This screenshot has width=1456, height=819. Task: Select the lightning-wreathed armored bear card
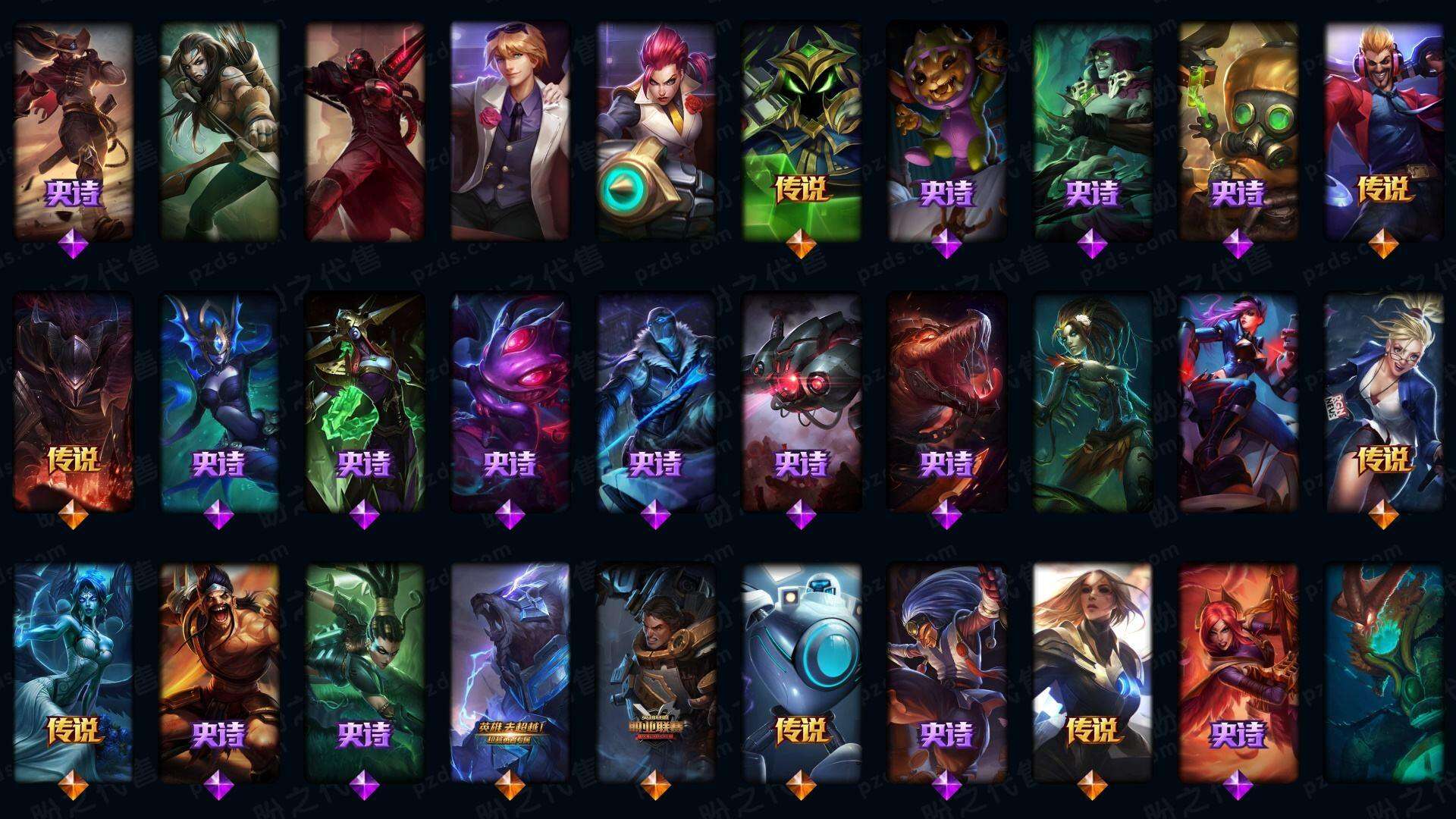click(x=510, y=671)
